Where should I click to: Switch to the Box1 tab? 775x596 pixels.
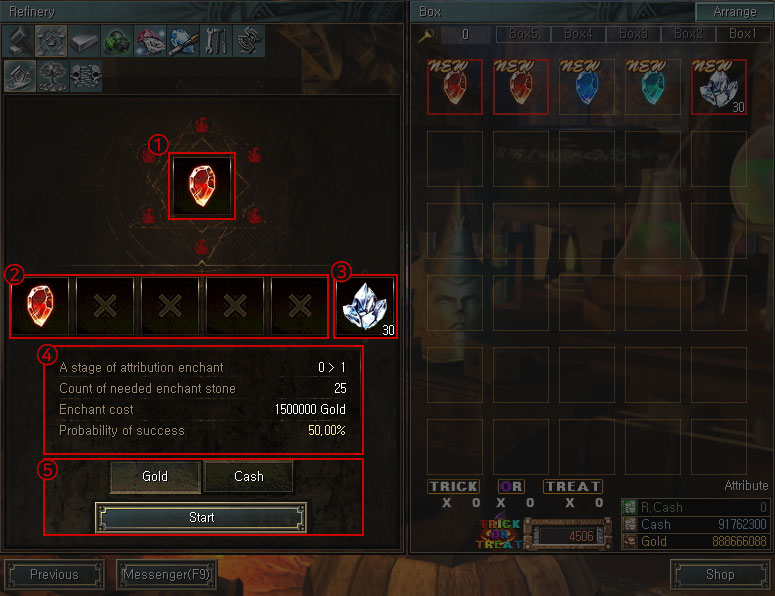coord(742,34)
